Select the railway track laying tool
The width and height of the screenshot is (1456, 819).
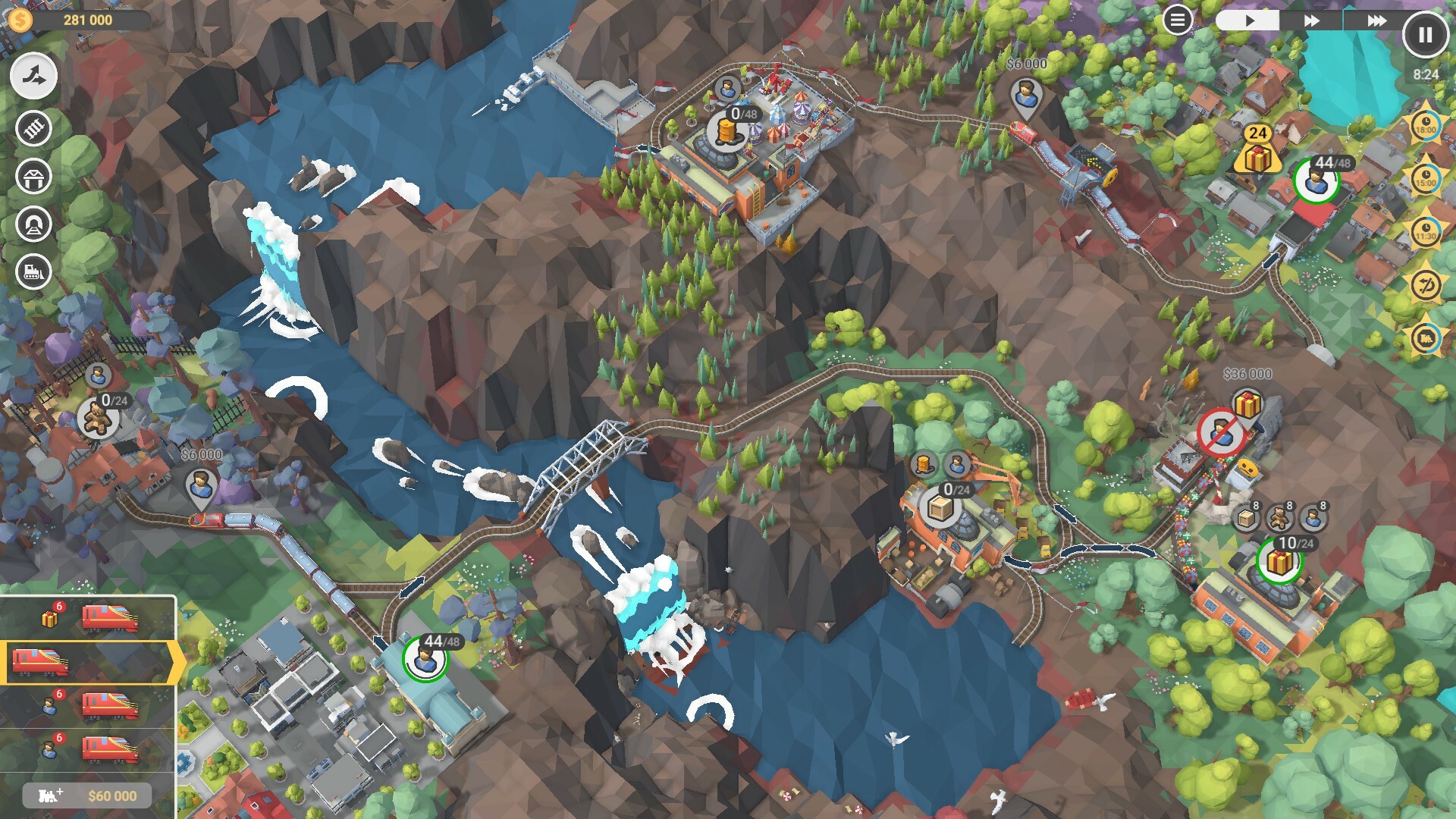(x=32, y=129)
